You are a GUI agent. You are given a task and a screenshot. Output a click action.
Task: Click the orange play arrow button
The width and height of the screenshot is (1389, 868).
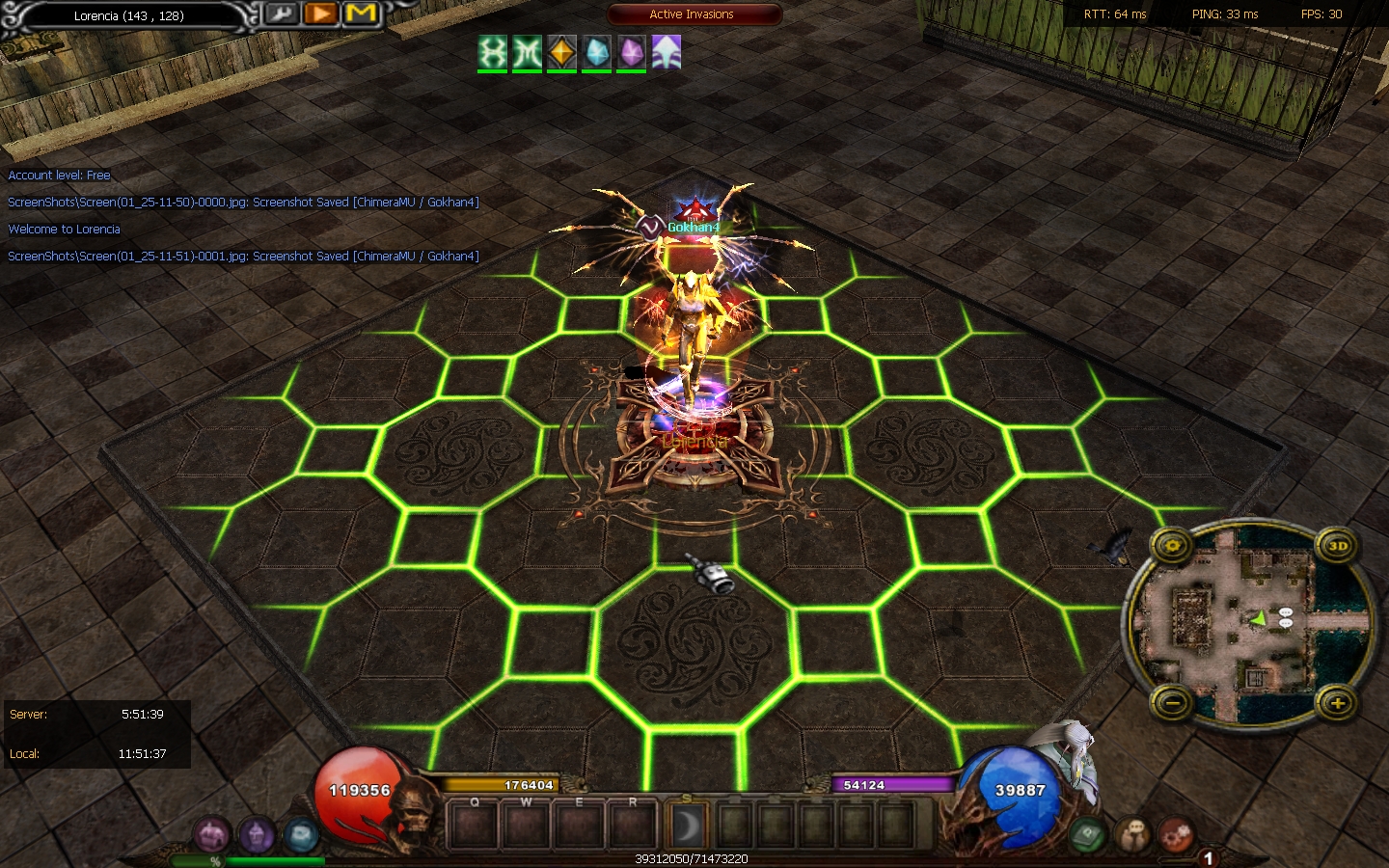pyautogui.click(x=320, y=14)
